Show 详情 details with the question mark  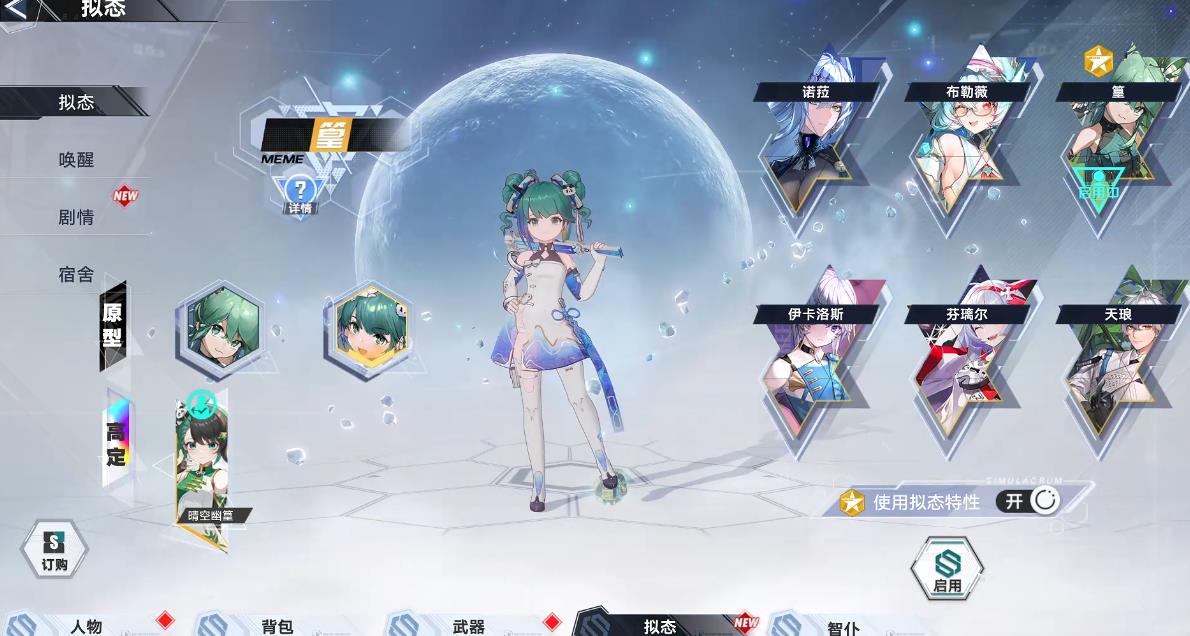[x=300, y=193]
